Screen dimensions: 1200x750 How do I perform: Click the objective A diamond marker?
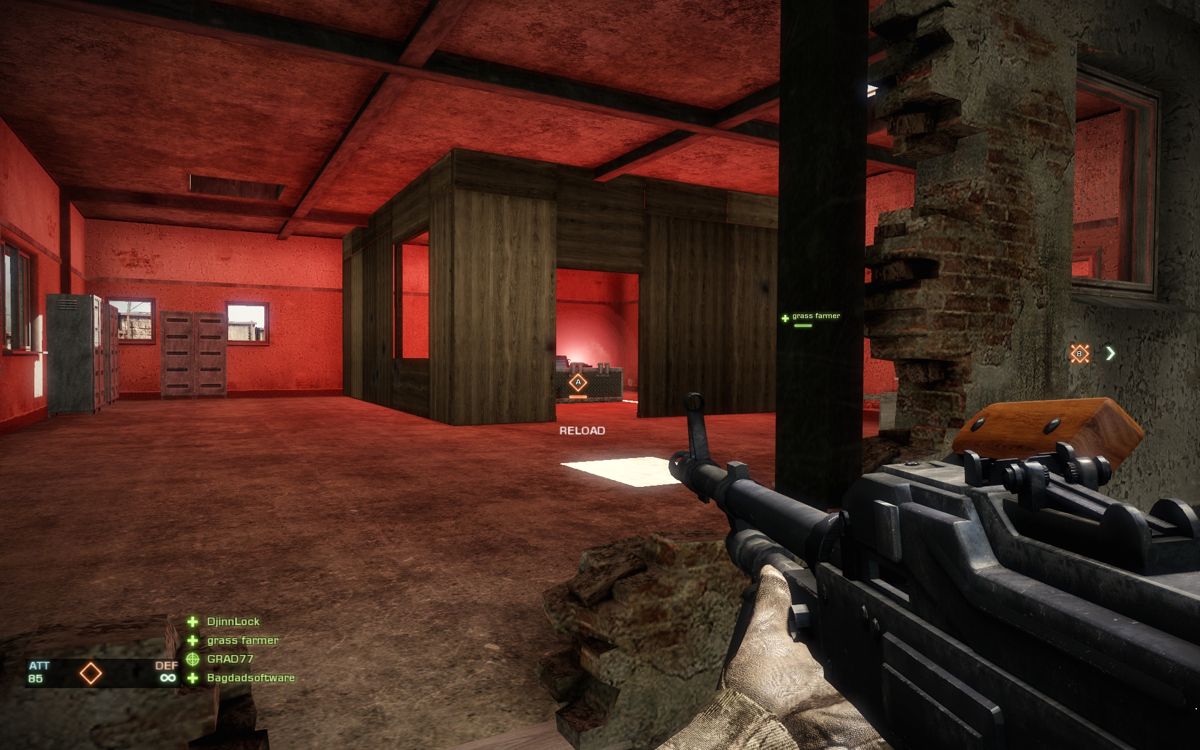[577, 382]
